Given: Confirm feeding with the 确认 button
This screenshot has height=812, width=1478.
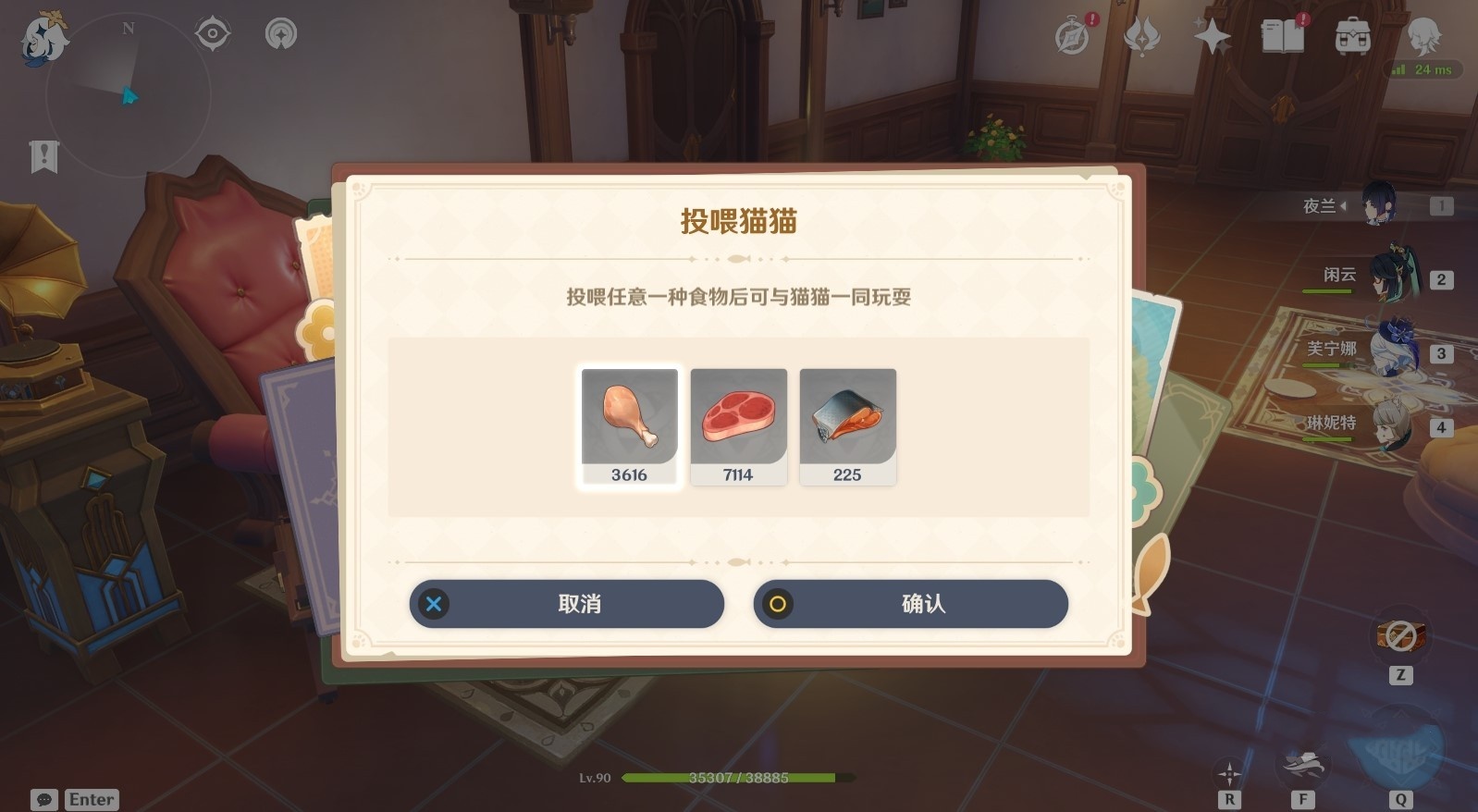Looking at the screenshot, I should (911, 604).
